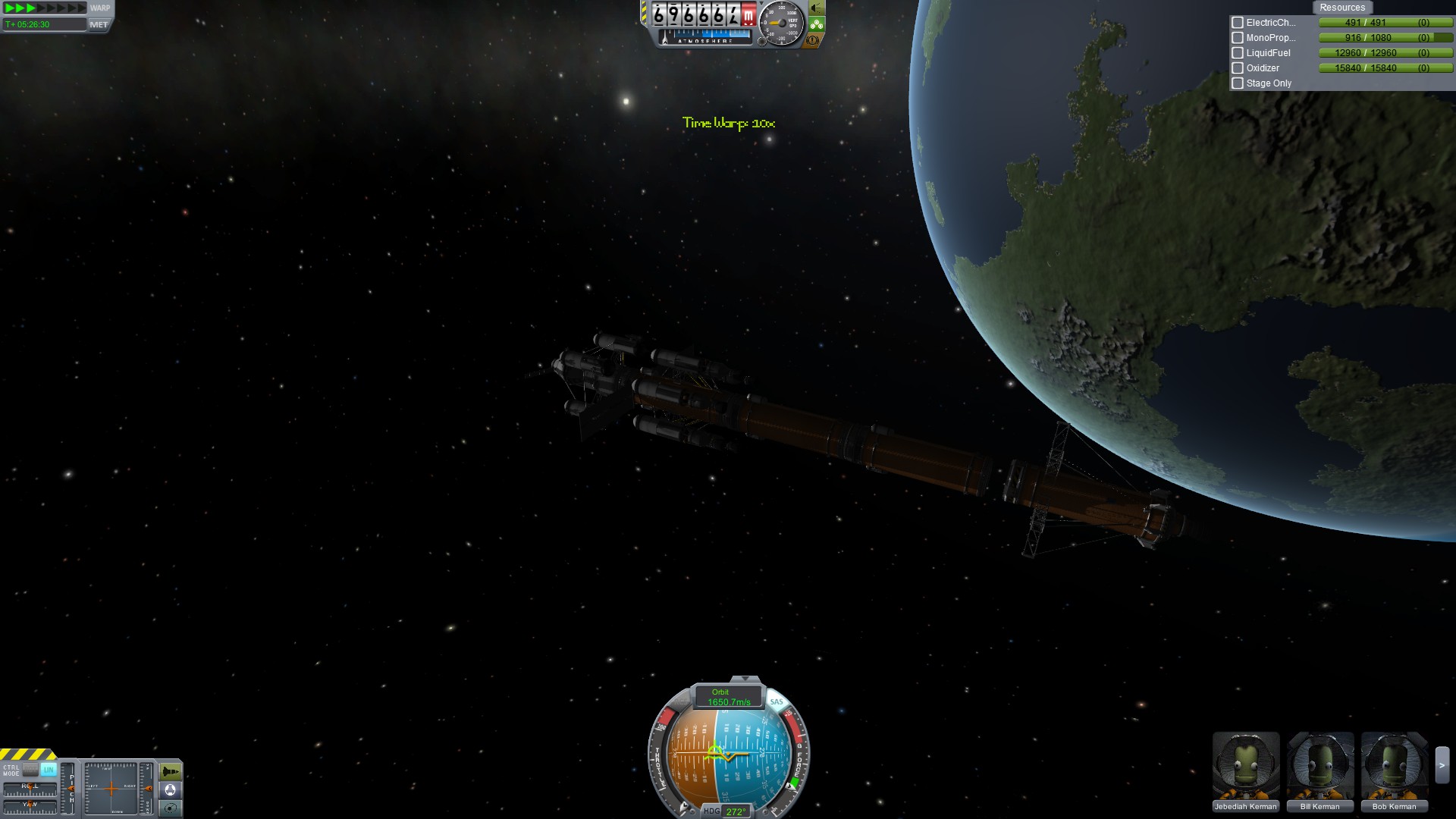Click the Resources panel tab
The height and width of the screenshot is (819, 1456).
[1341, 8]
